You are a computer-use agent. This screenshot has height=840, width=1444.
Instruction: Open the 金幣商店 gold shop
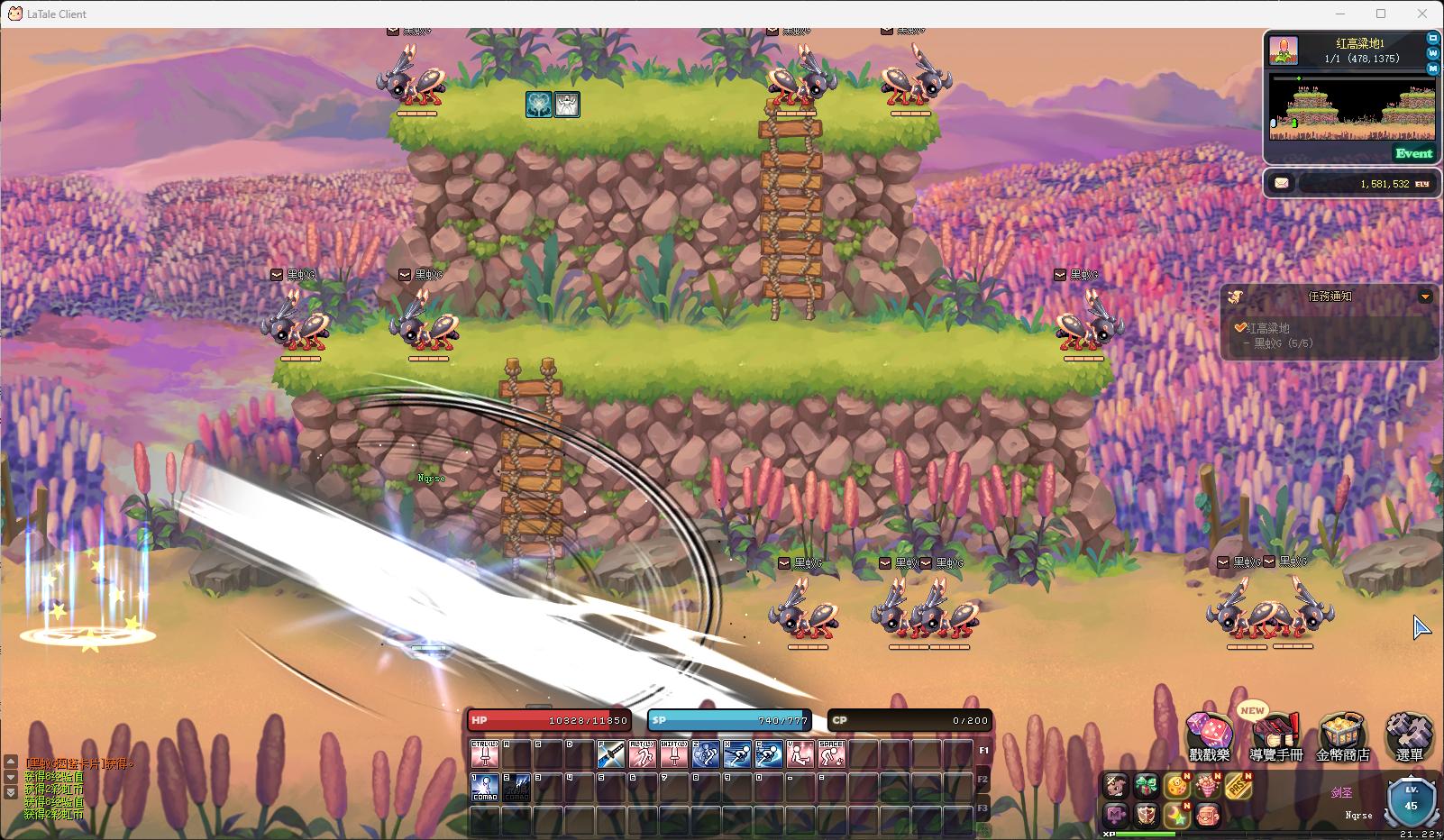(x=1342, y=735)
